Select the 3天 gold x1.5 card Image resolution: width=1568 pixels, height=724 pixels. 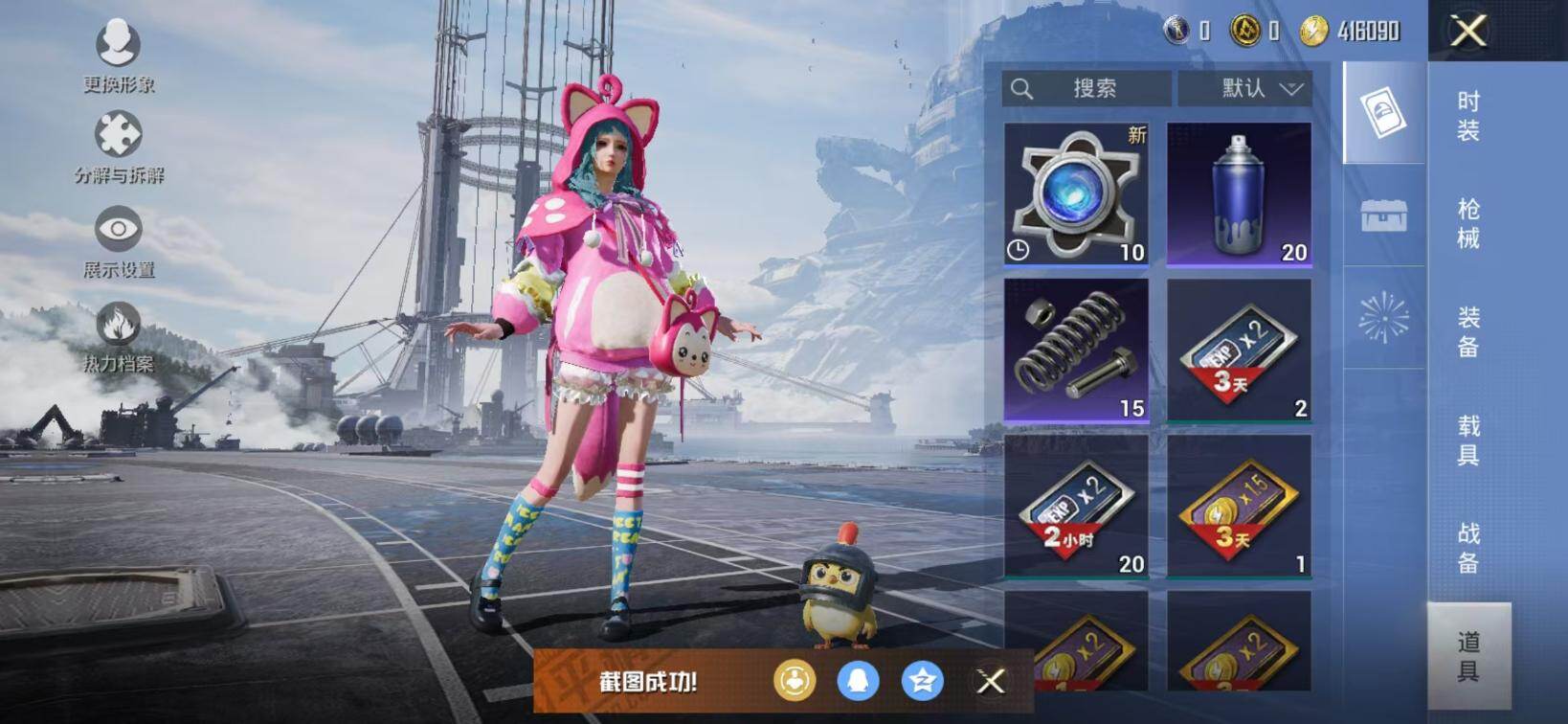(1239, 507)
